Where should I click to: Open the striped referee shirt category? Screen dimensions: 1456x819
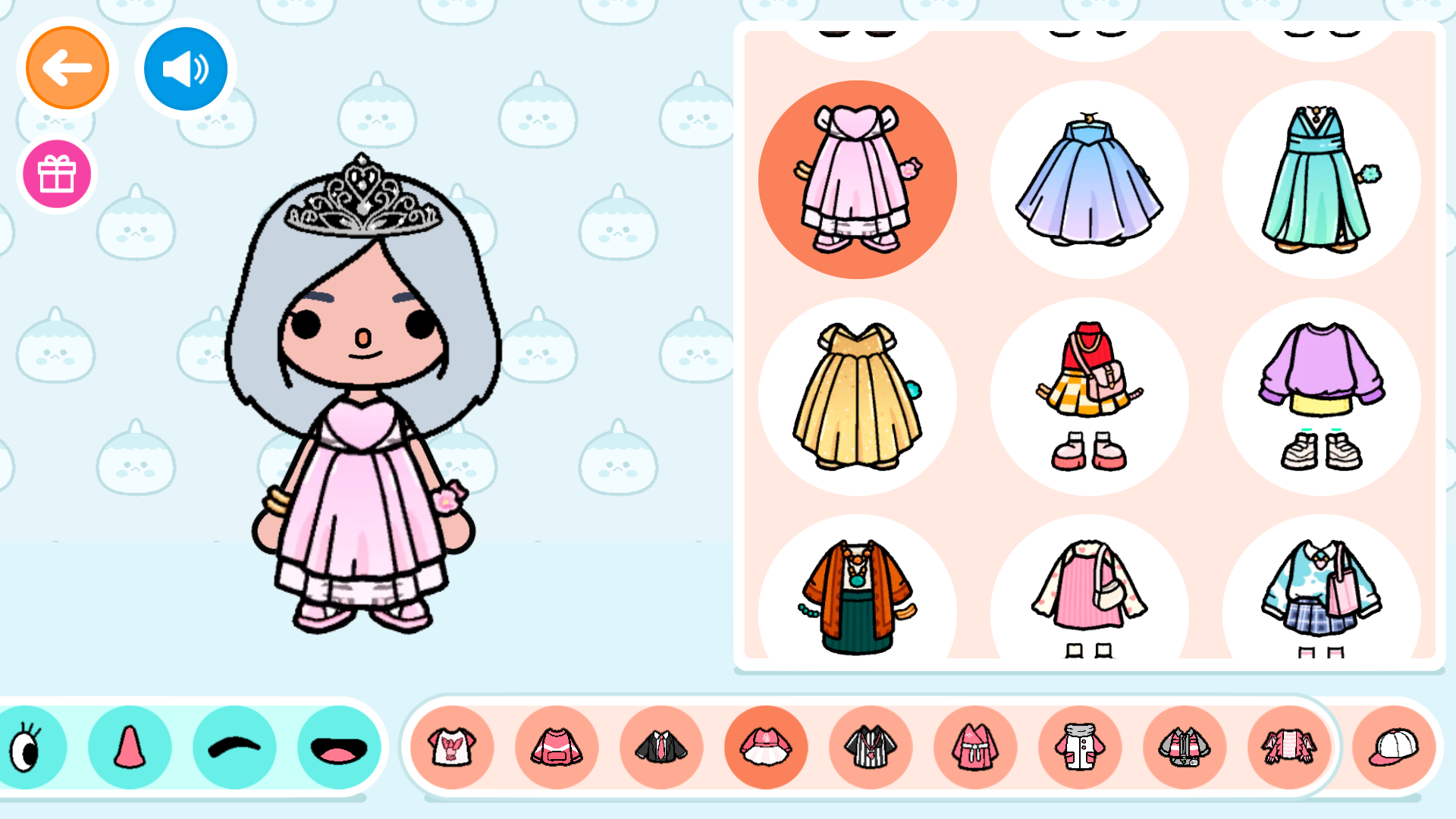871,747
